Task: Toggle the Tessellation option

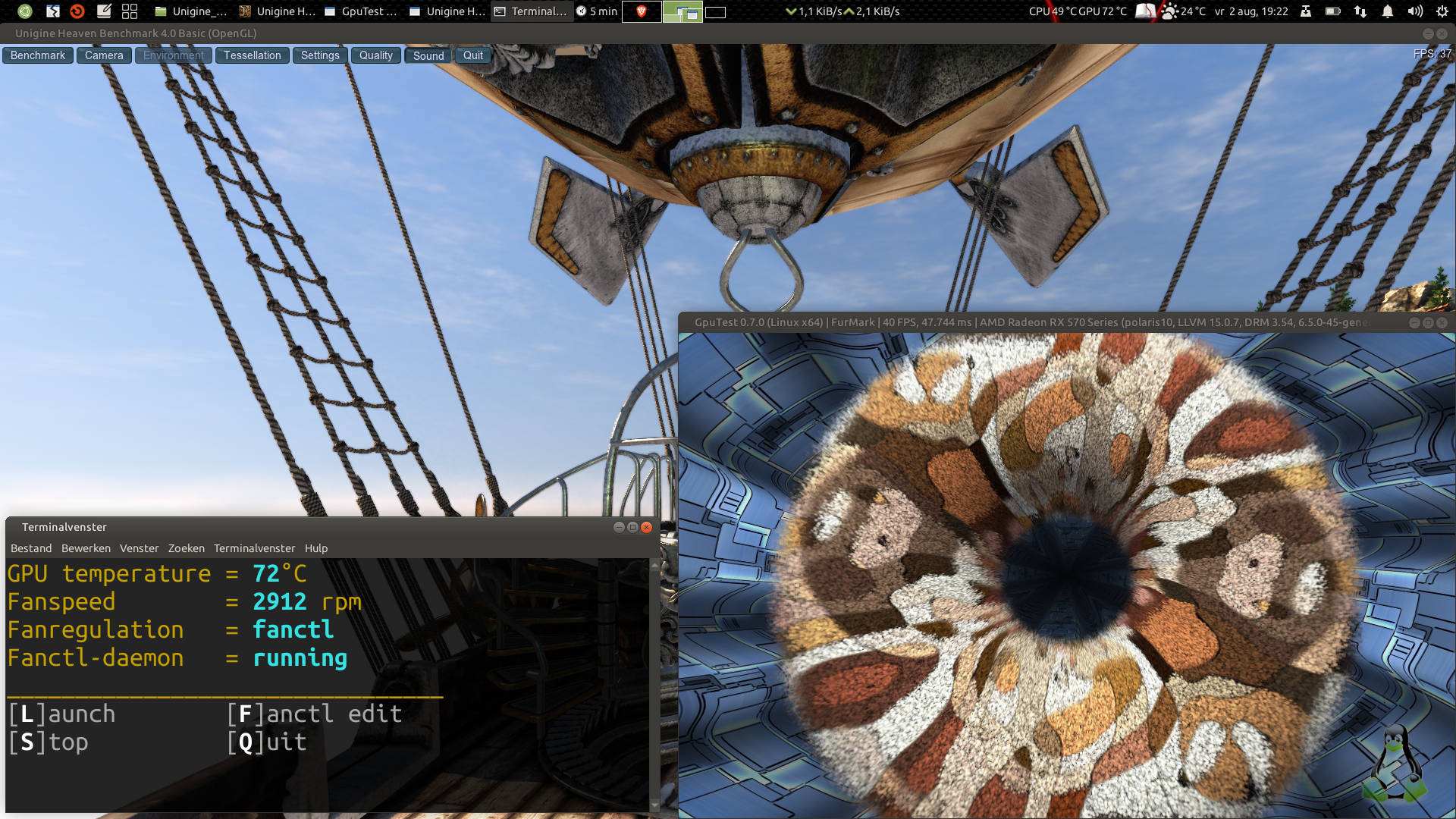Action: coord(252,55)
